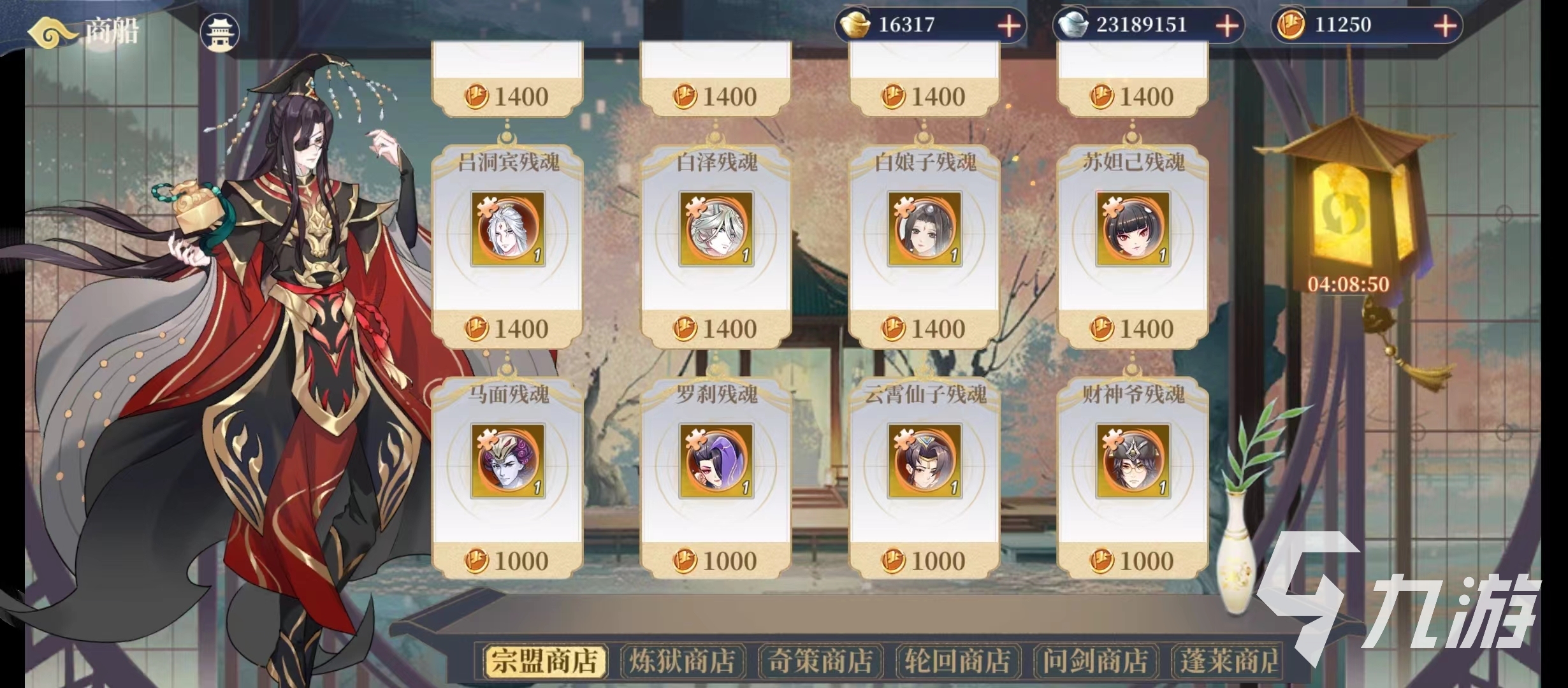Refresh the shop using the lantern
This screenshot has width=1568, height=688.
pyautogui.click(x=1346, y=210)
